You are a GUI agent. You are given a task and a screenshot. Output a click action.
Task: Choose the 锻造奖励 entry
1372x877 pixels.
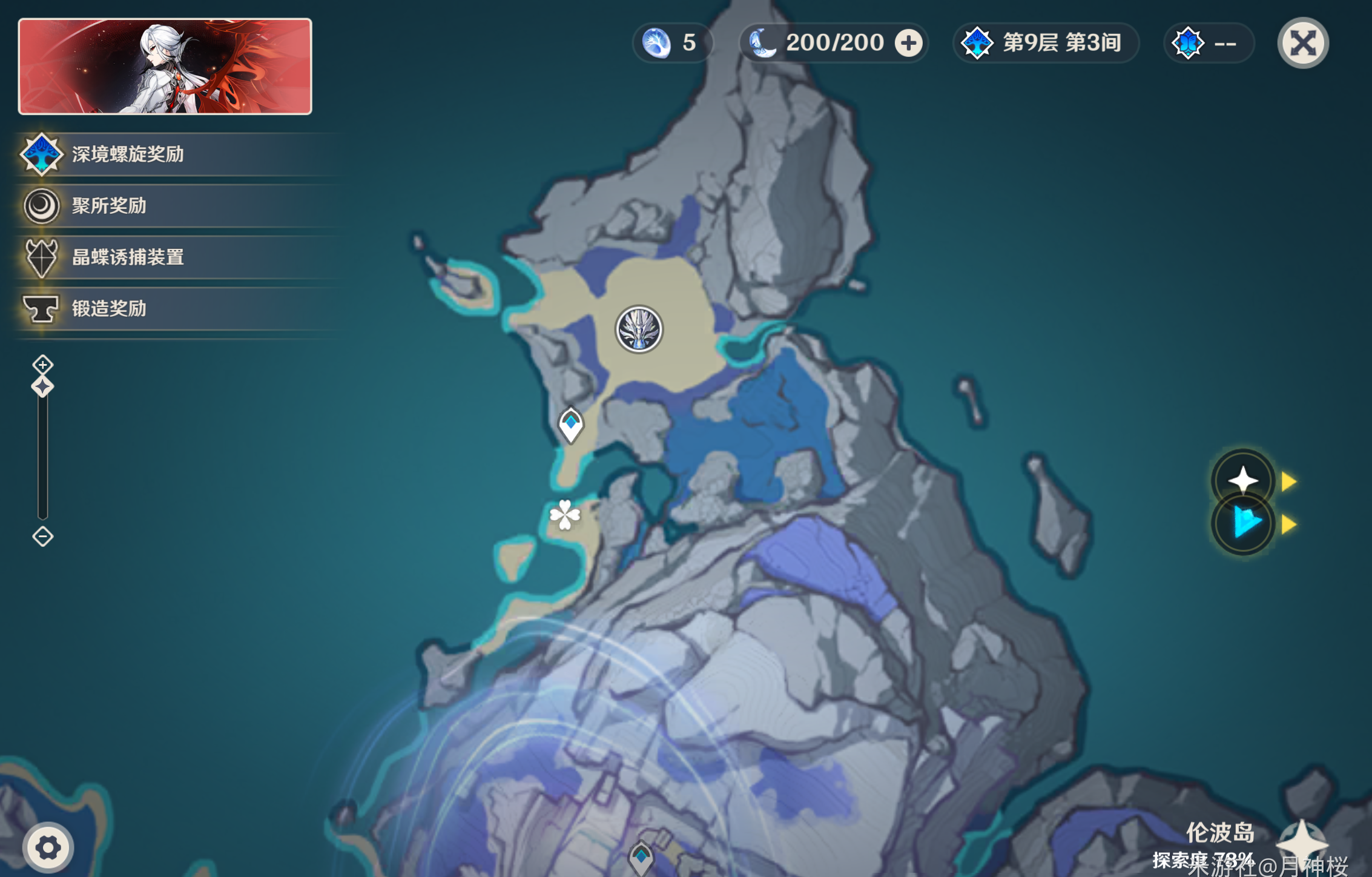pyautogui.click(x=109, y=309)
